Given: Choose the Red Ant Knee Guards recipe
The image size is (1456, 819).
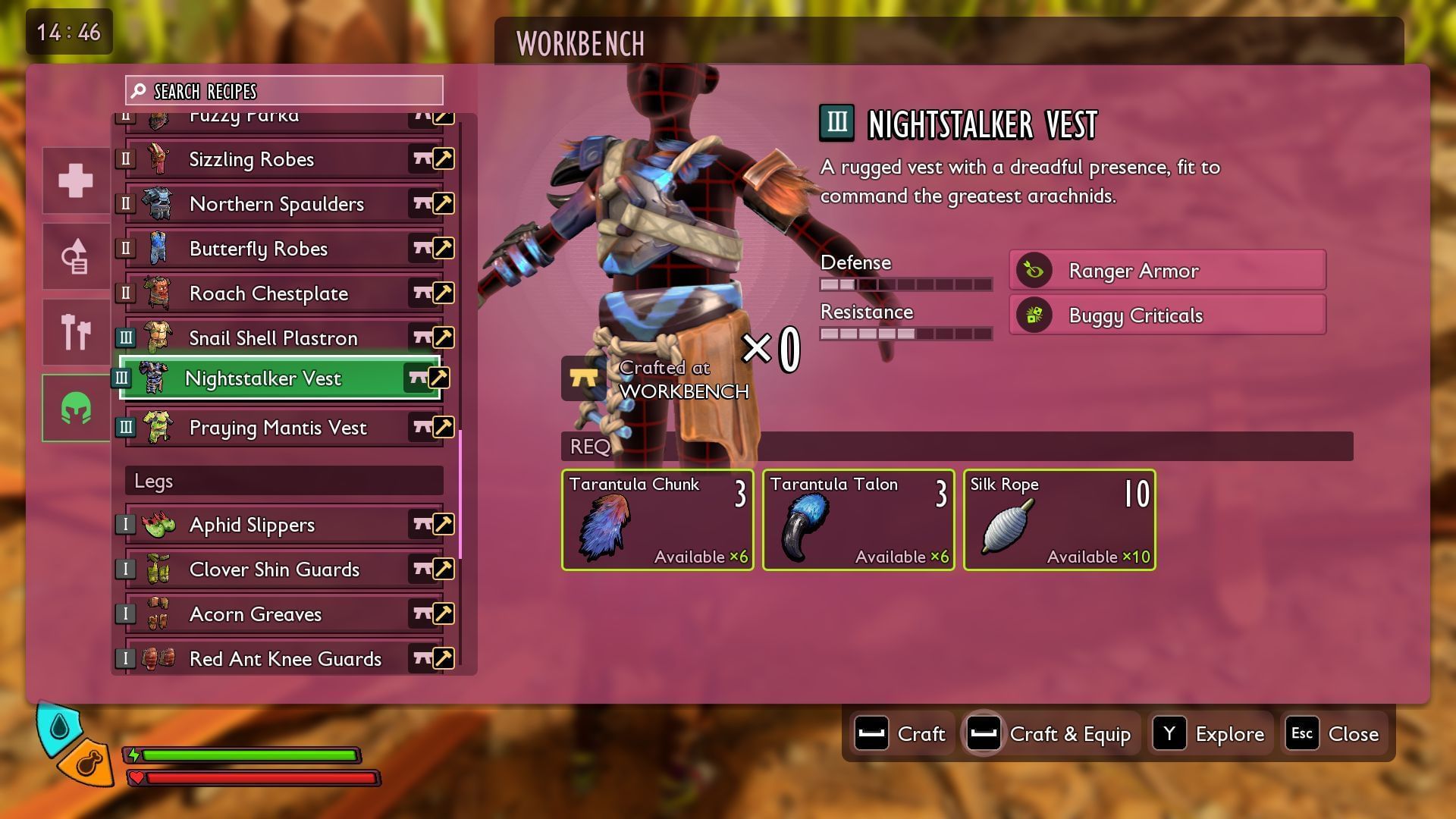Looking at the screenshot, I should (x=284, y=658).
